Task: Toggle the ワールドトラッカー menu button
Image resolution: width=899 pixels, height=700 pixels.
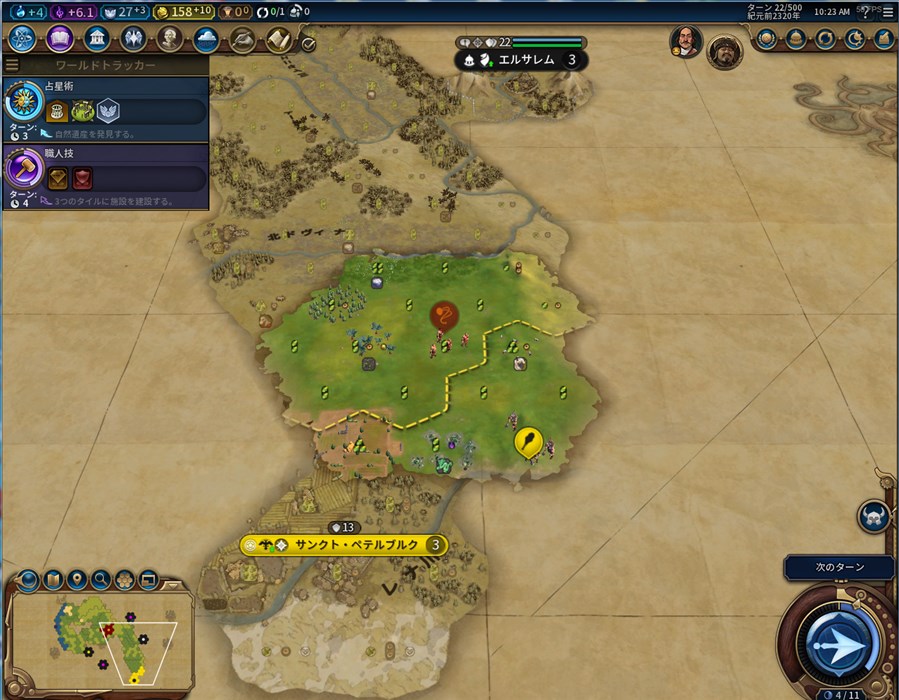Action: [13, 65]
